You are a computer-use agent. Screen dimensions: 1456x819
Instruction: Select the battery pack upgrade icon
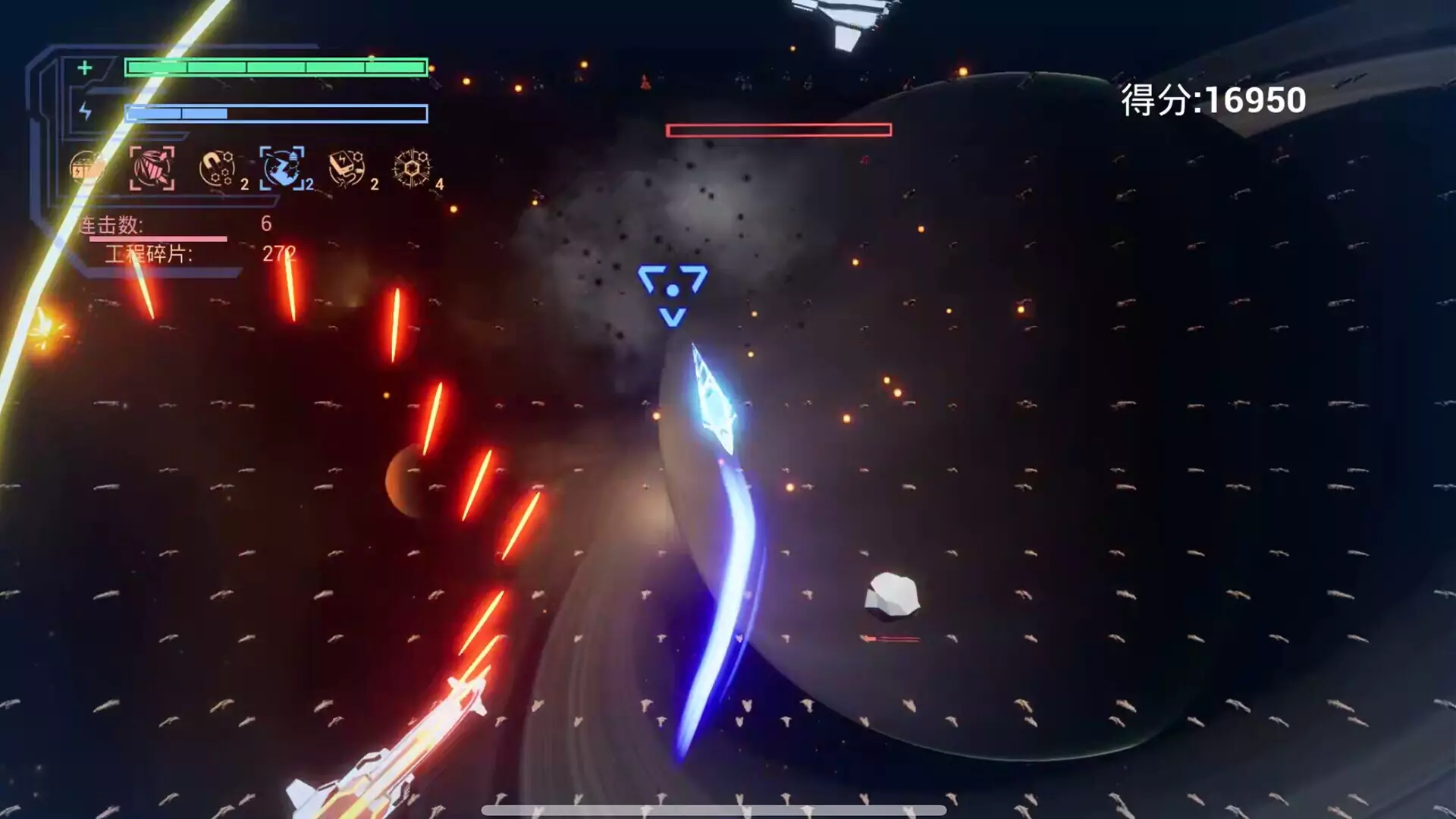pyautogui.click(x=86, y=168)
